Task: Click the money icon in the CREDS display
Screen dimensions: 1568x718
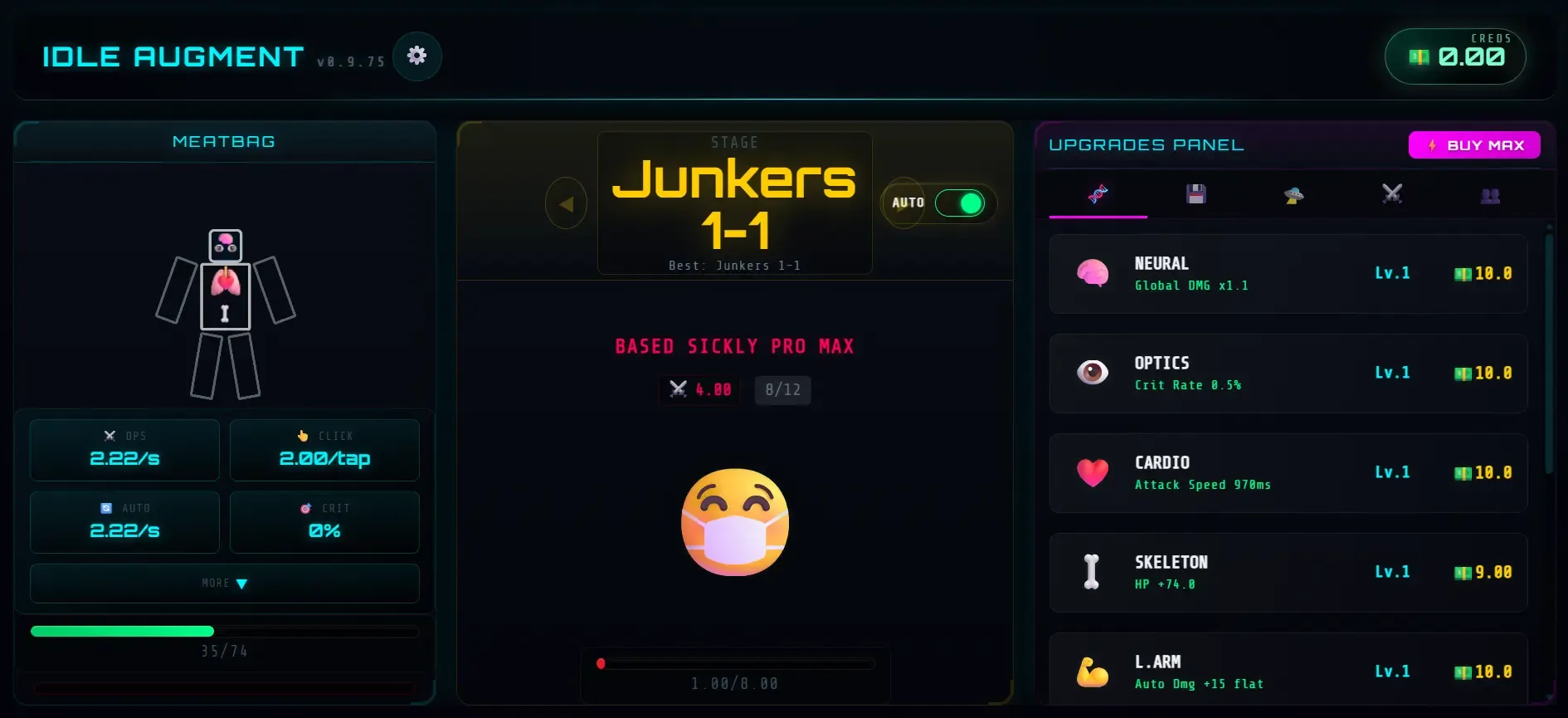Action: pyautogui.click(x=1419, y=57)
